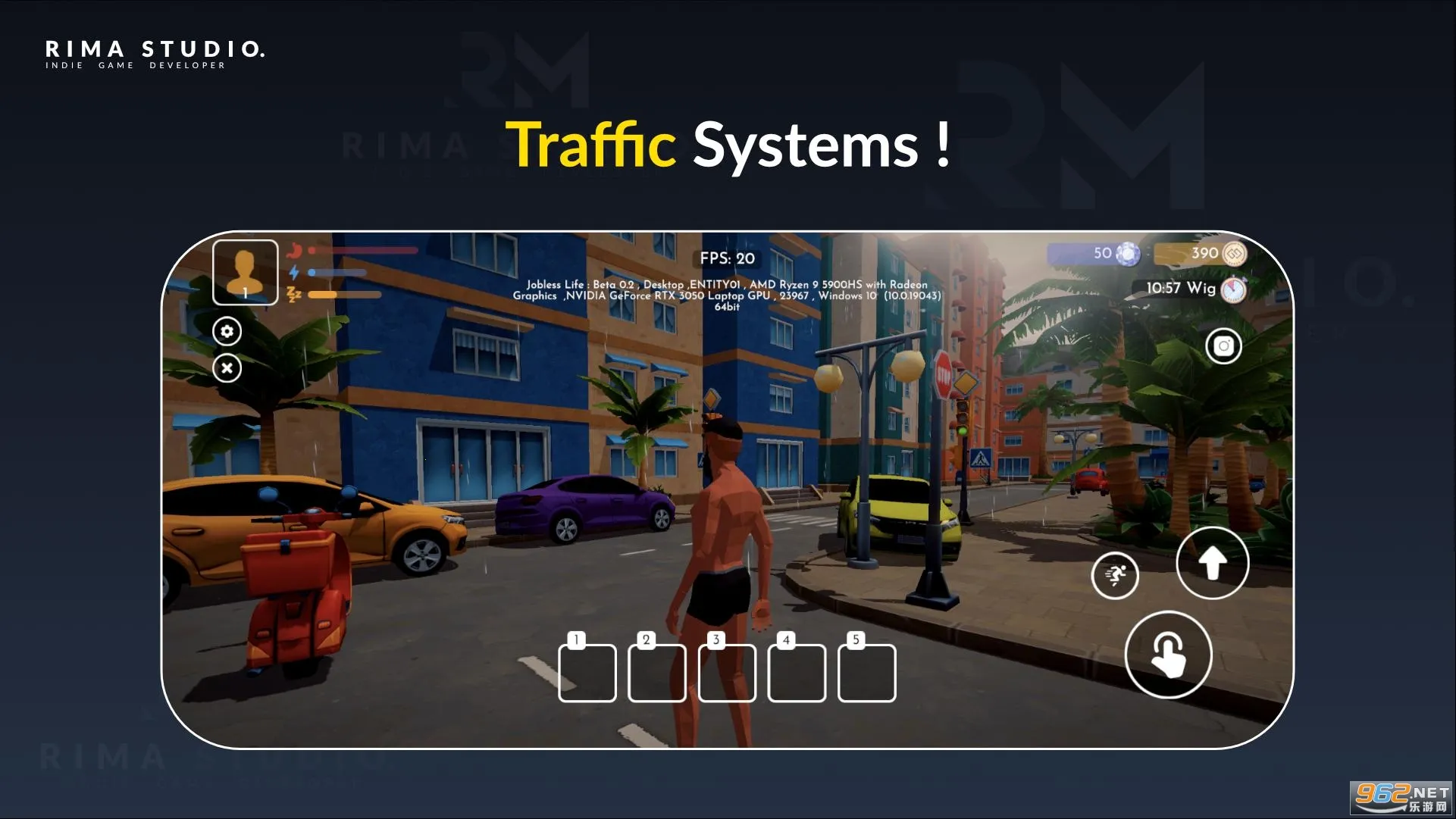Click the gold coin currency counter

tap(1201, 254)
